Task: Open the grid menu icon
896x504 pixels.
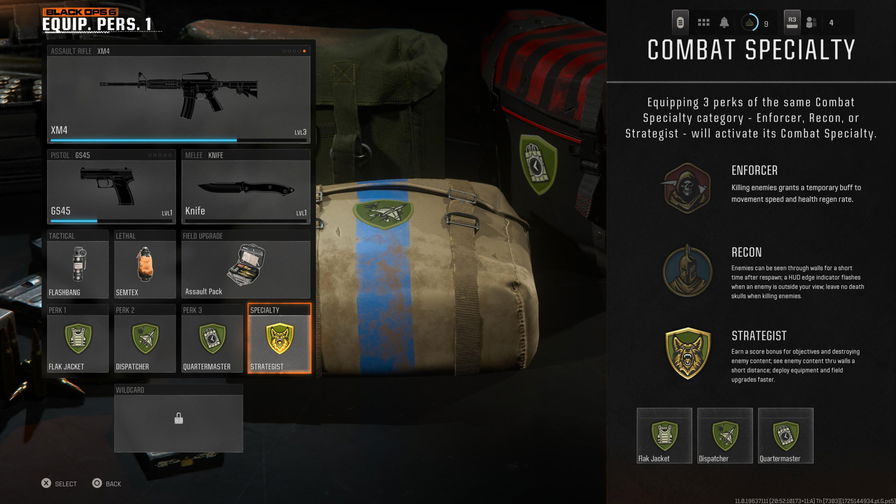Action: [703, 22]
